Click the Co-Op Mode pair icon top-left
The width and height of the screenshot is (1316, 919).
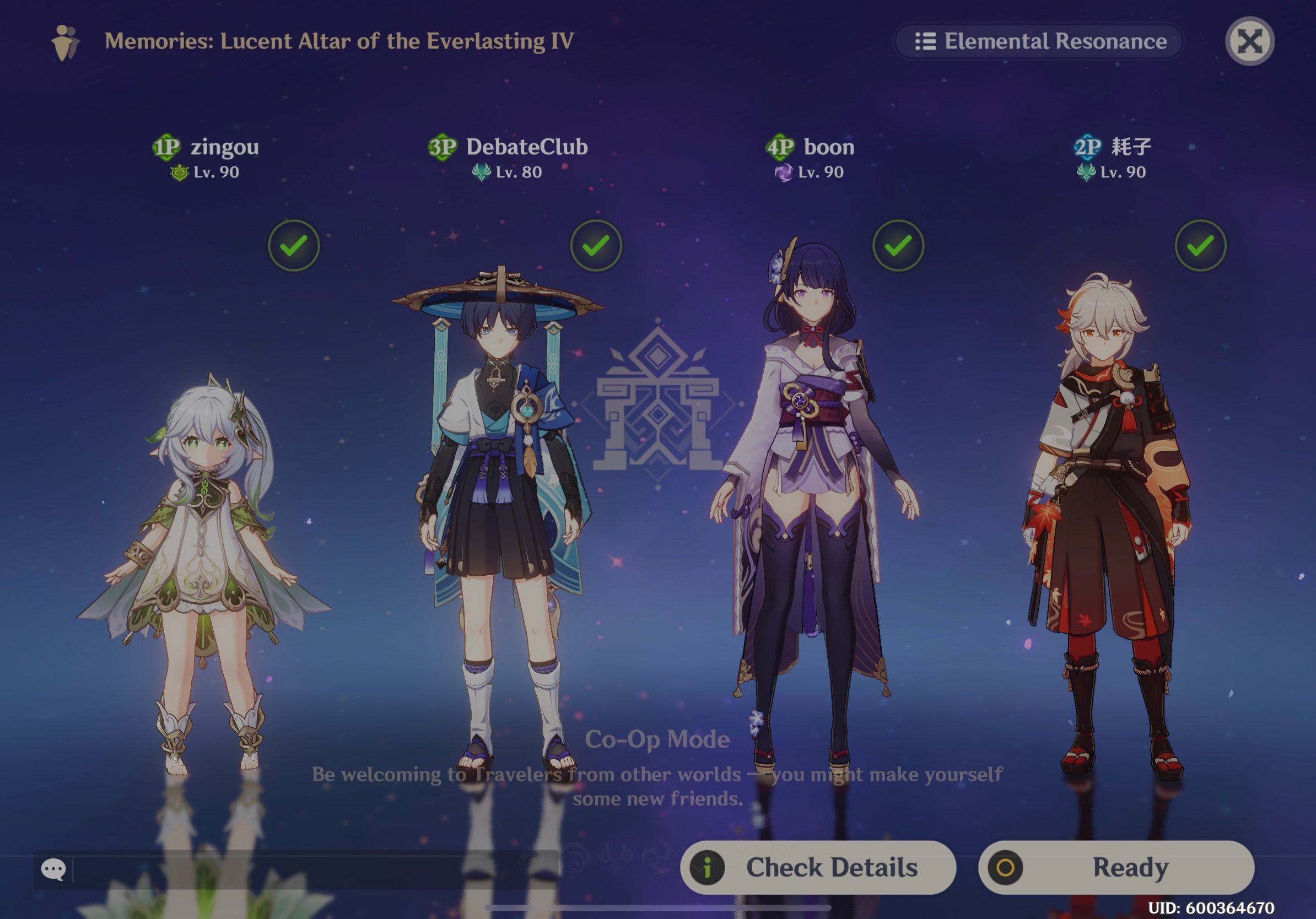(x=65, y=42)
